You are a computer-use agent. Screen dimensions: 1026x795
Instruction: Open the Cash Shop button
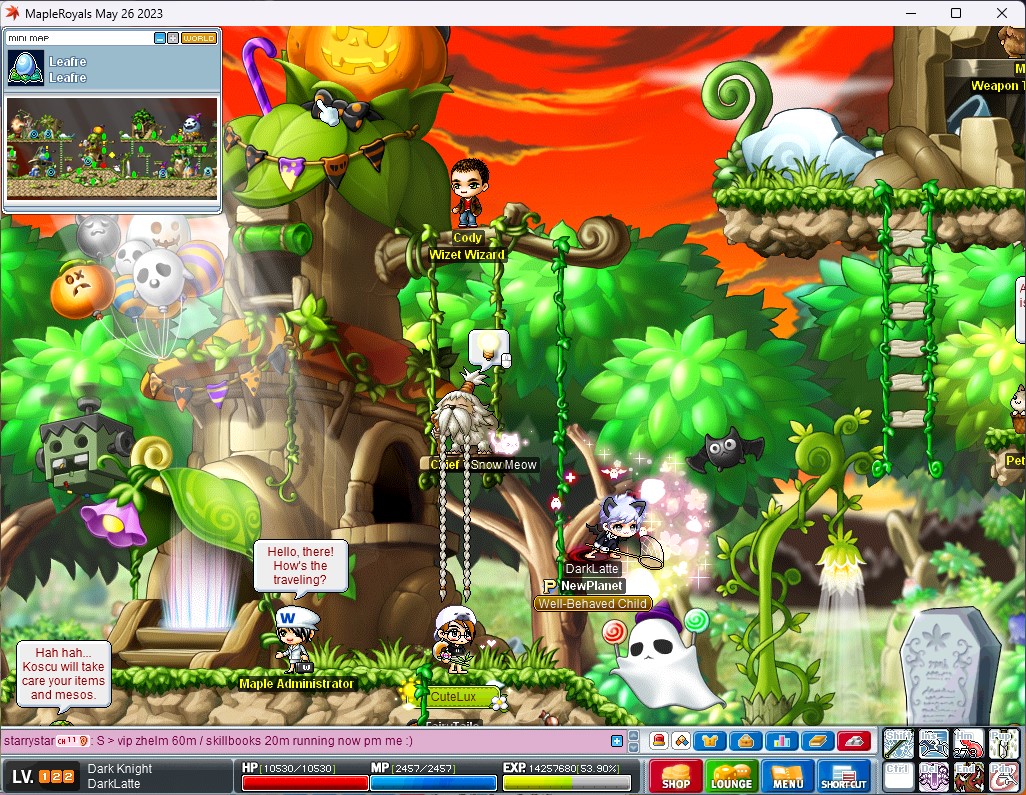(675, 777)
